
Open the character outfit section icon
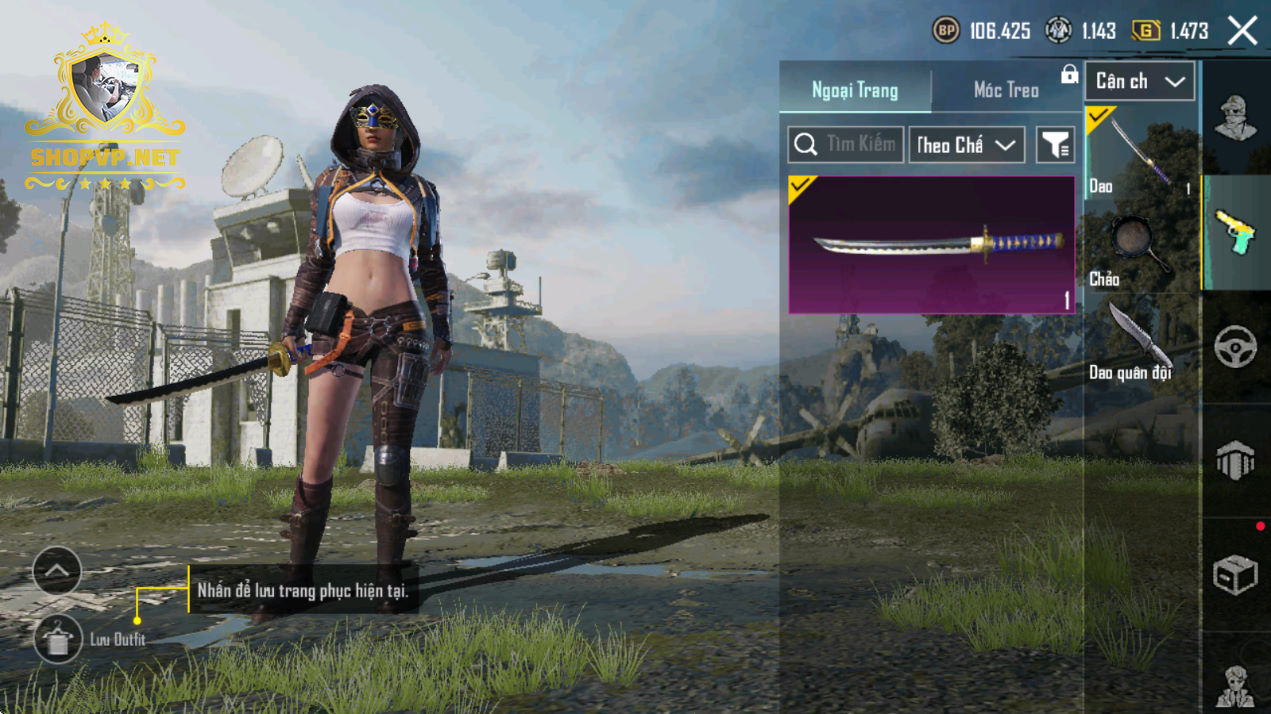1235,118
